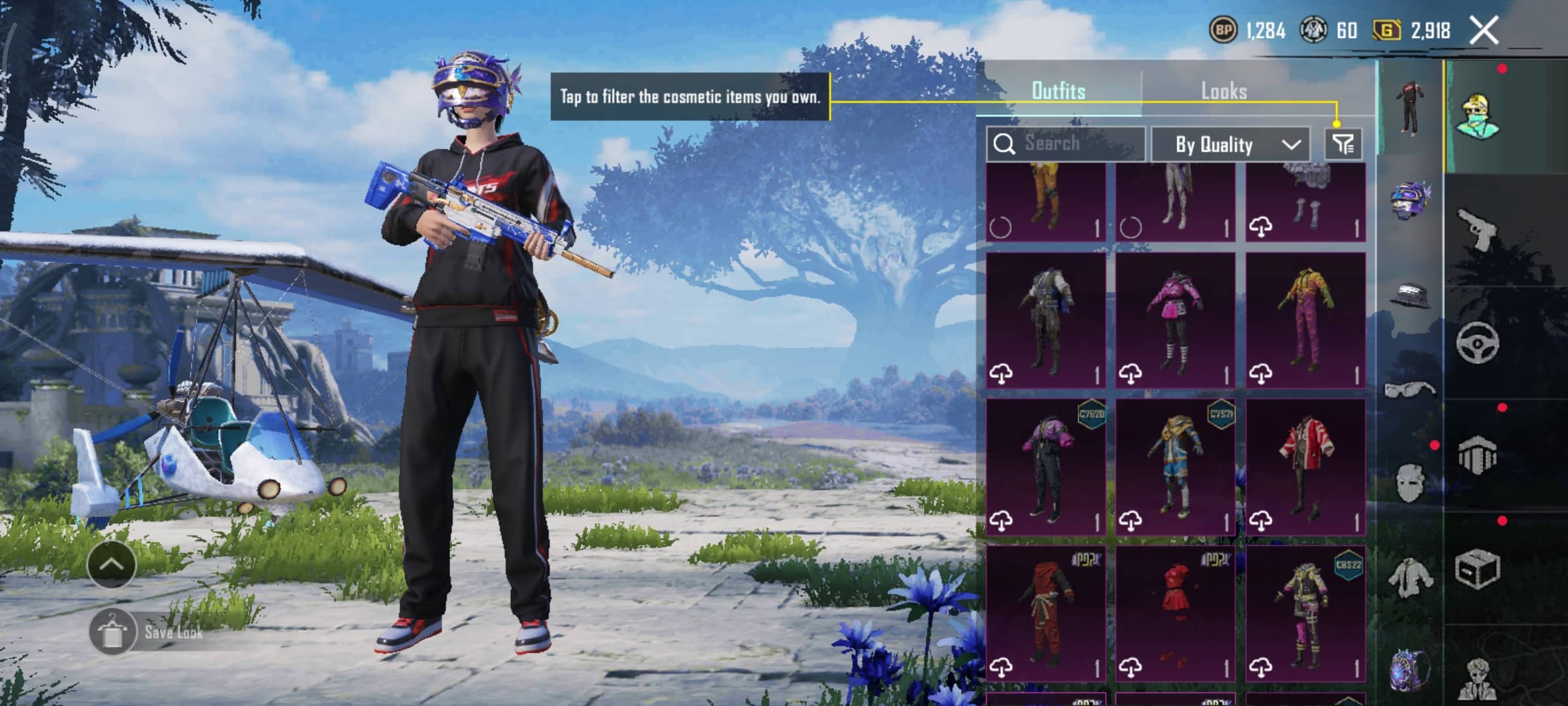Tap the Save Look button
This screenshot has width=1568, height=706.
pyautogui.click(x=173, y=632)
